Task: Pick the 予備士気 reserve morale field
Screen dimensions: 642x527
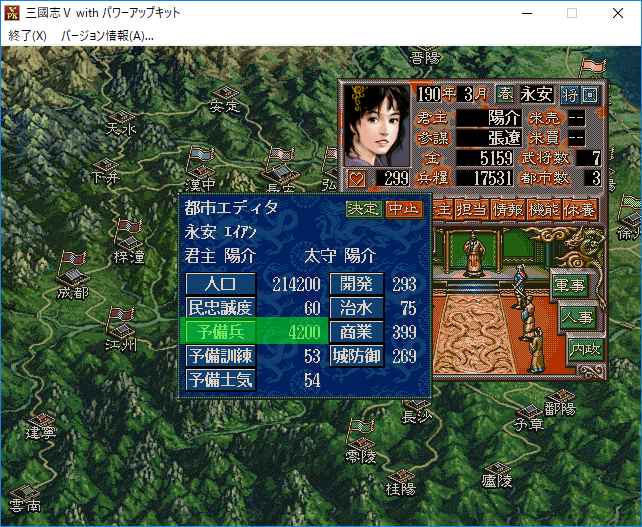Action: [220, 380]
